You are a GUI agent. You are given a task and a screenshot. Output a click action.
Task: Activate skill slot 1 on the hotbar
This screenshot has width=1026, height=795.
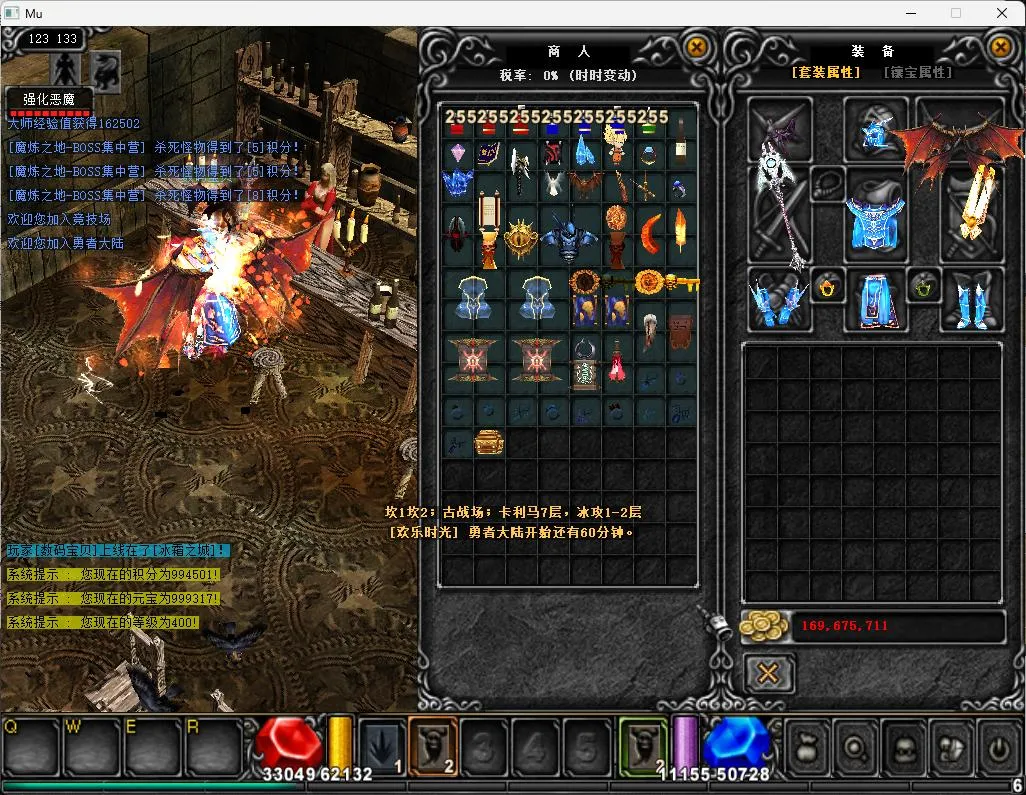(x=381, y=747)
